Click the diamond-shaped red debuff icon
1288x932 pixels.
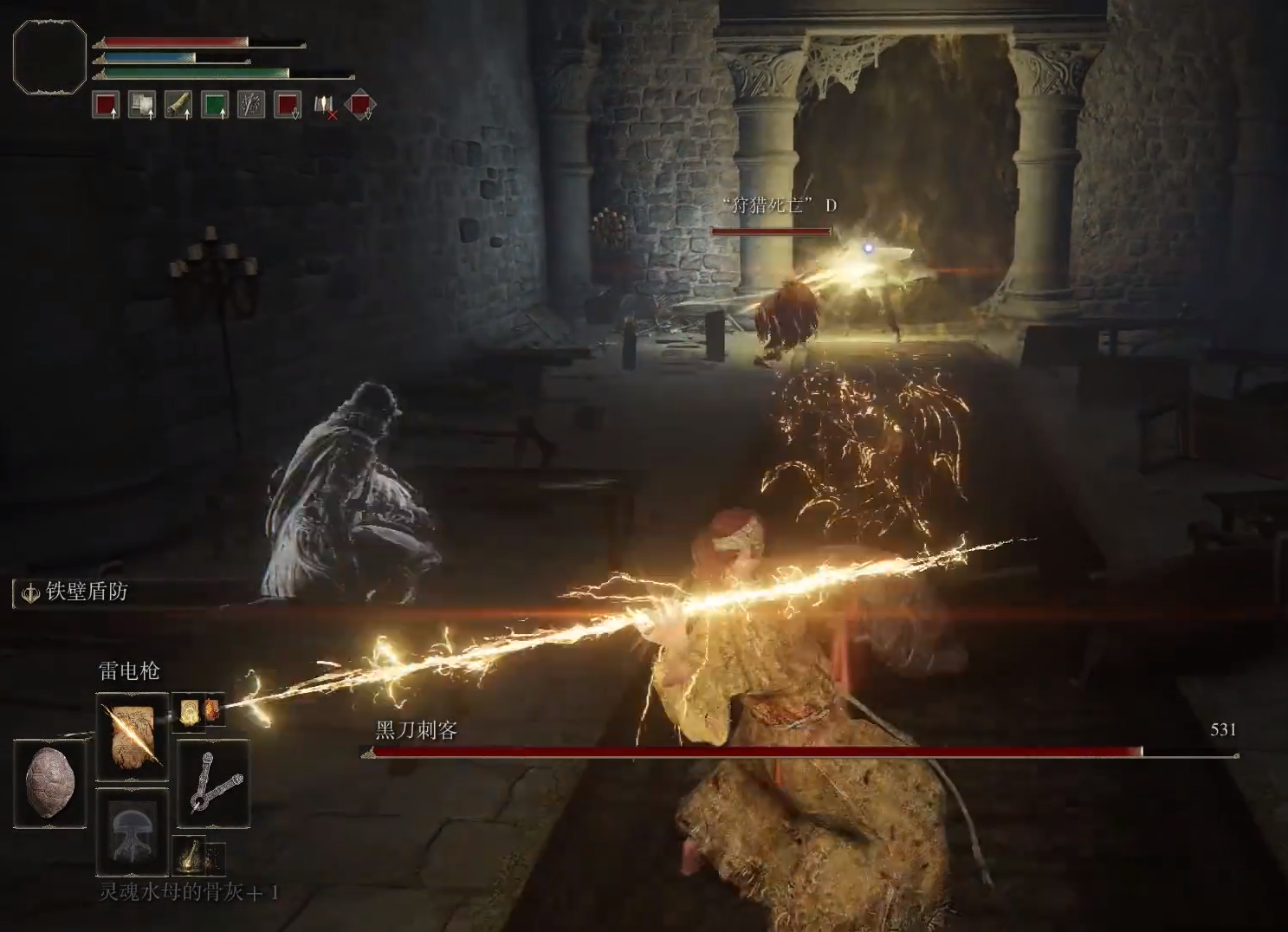coord(359,106)
